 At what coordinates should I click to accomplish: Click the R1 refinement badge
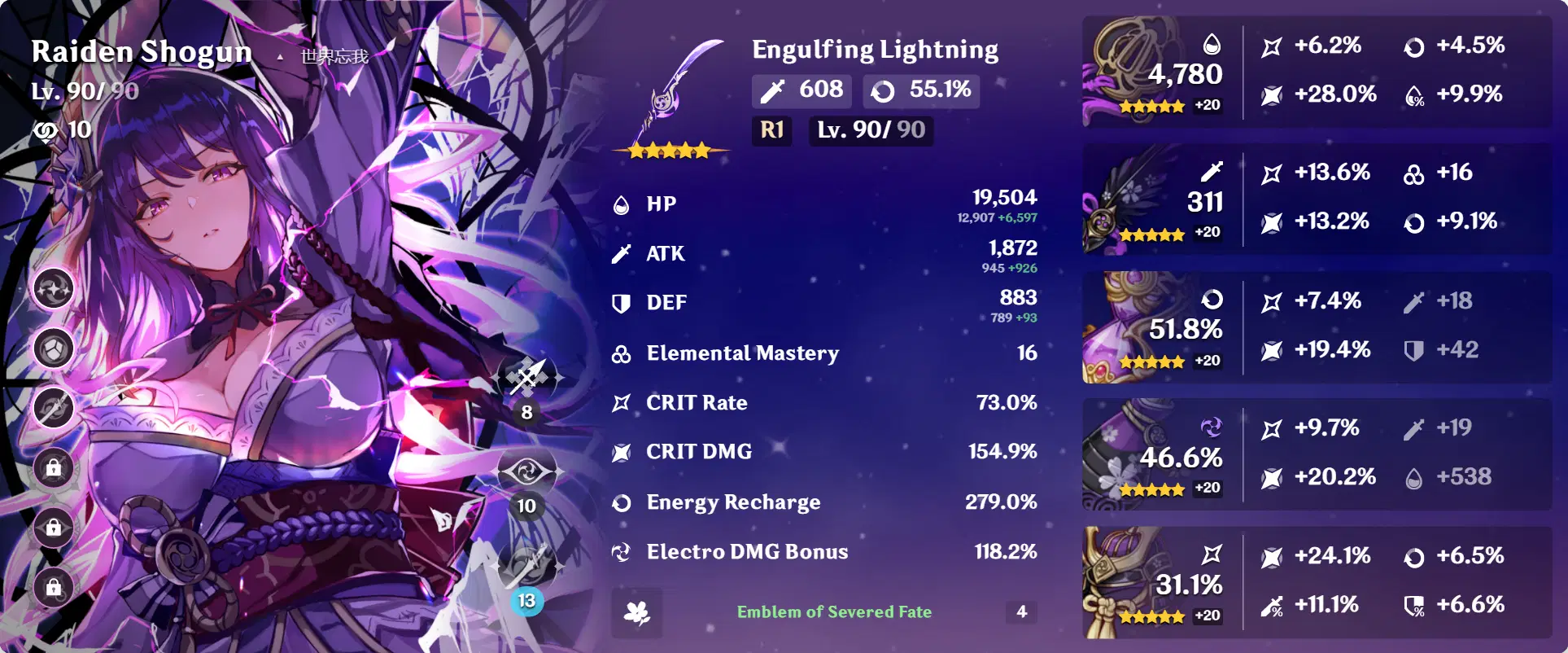coord(771,130)
